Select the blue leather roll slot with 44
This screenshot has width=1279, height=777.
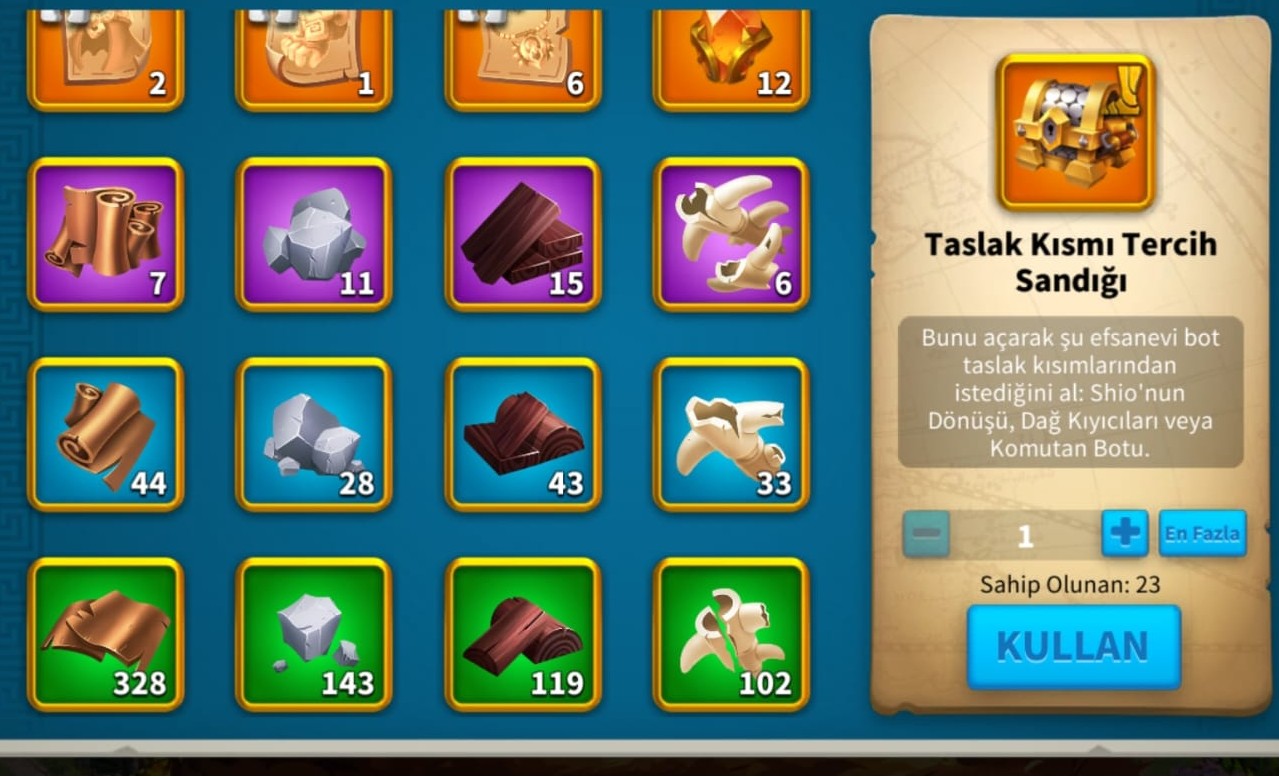106,434
